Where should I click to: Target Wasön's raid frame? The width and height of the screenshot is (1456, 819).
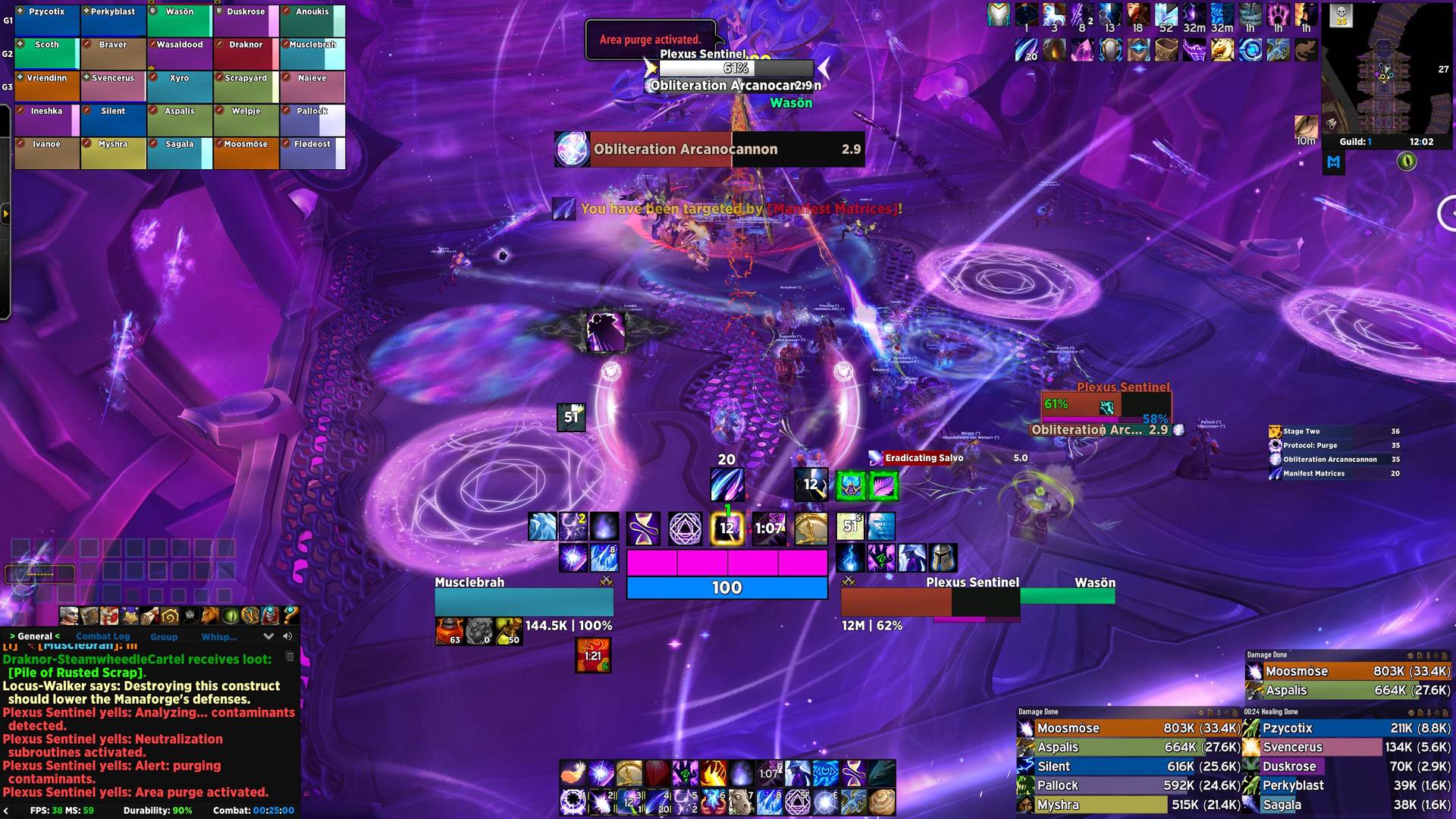click(x=180, y=20)
